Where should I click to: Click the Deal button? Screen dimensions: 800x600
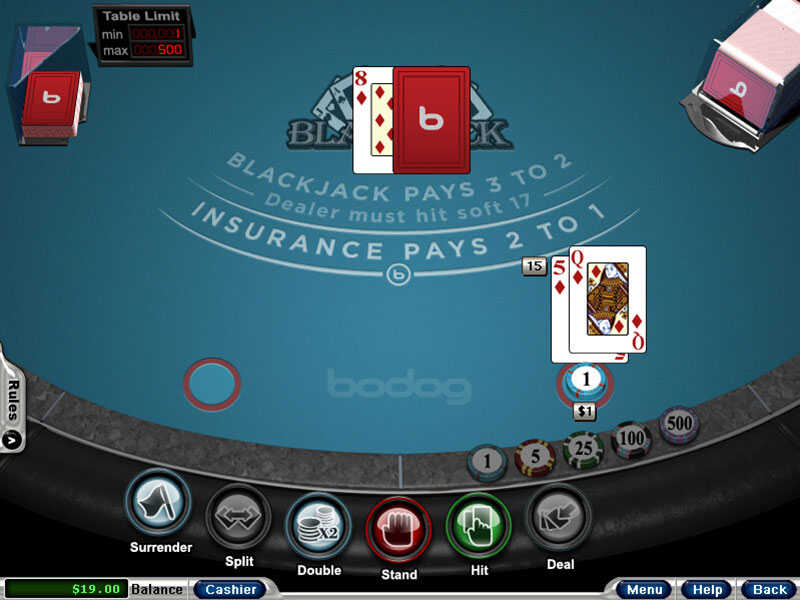tap(558, 517)
